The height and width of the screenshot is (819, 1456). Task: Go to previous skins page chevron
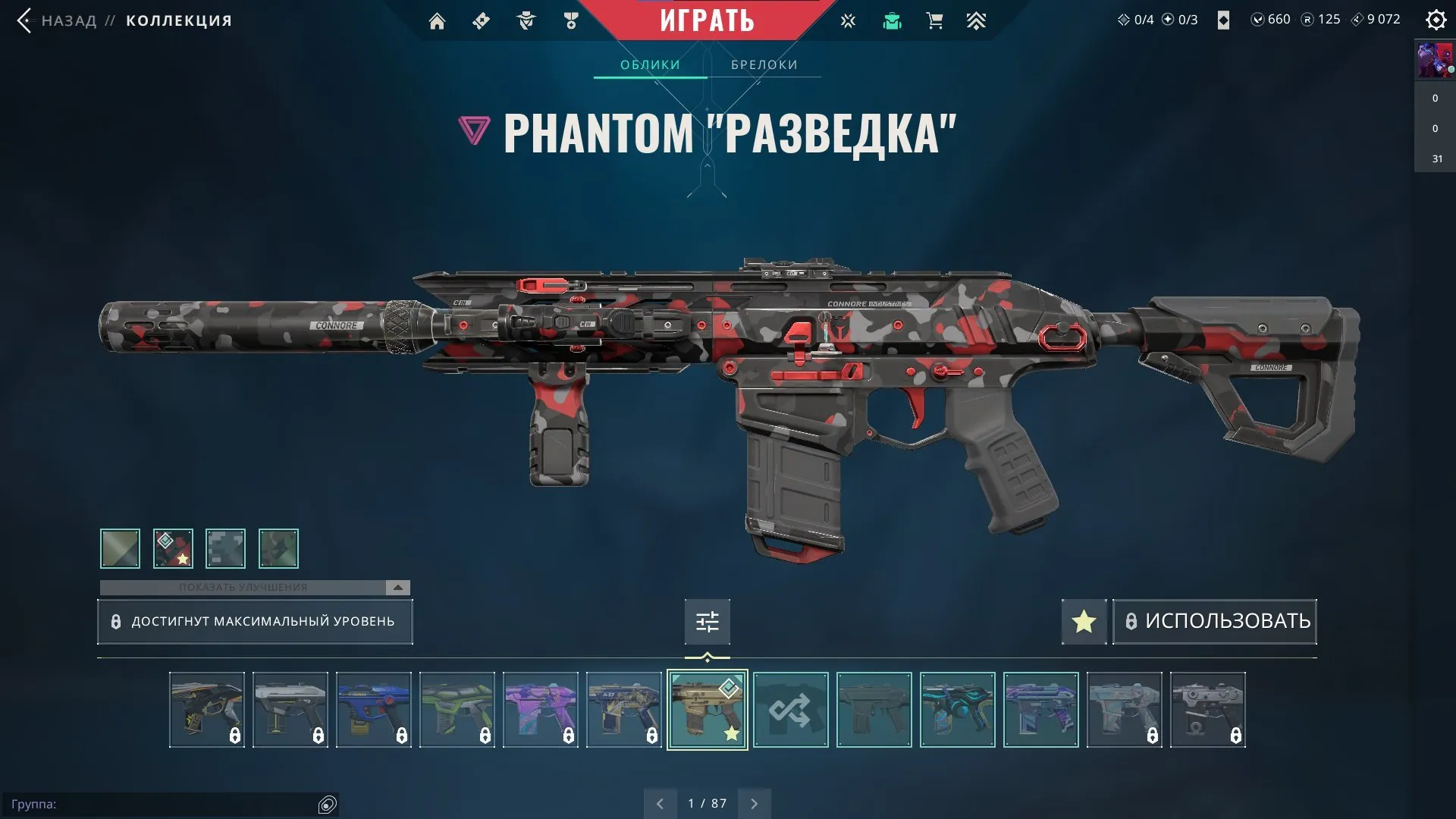point(660,802)
